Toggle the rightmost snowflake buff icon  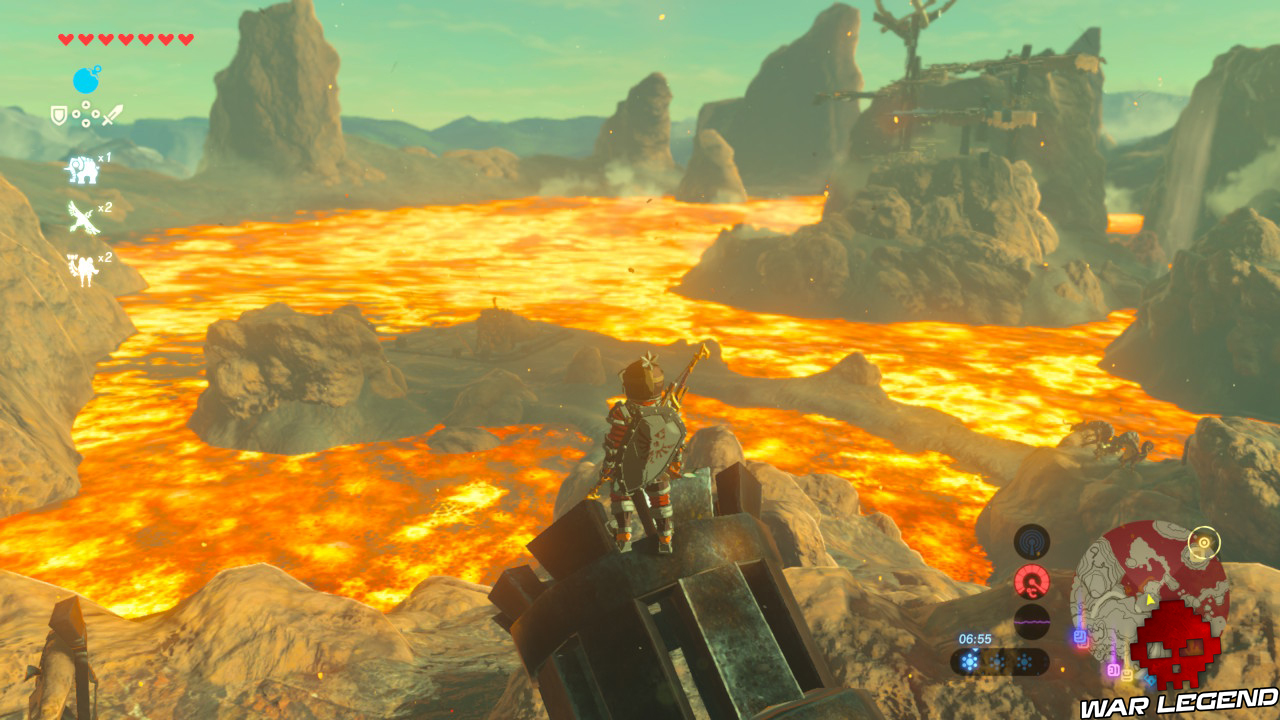point(1025,662)
